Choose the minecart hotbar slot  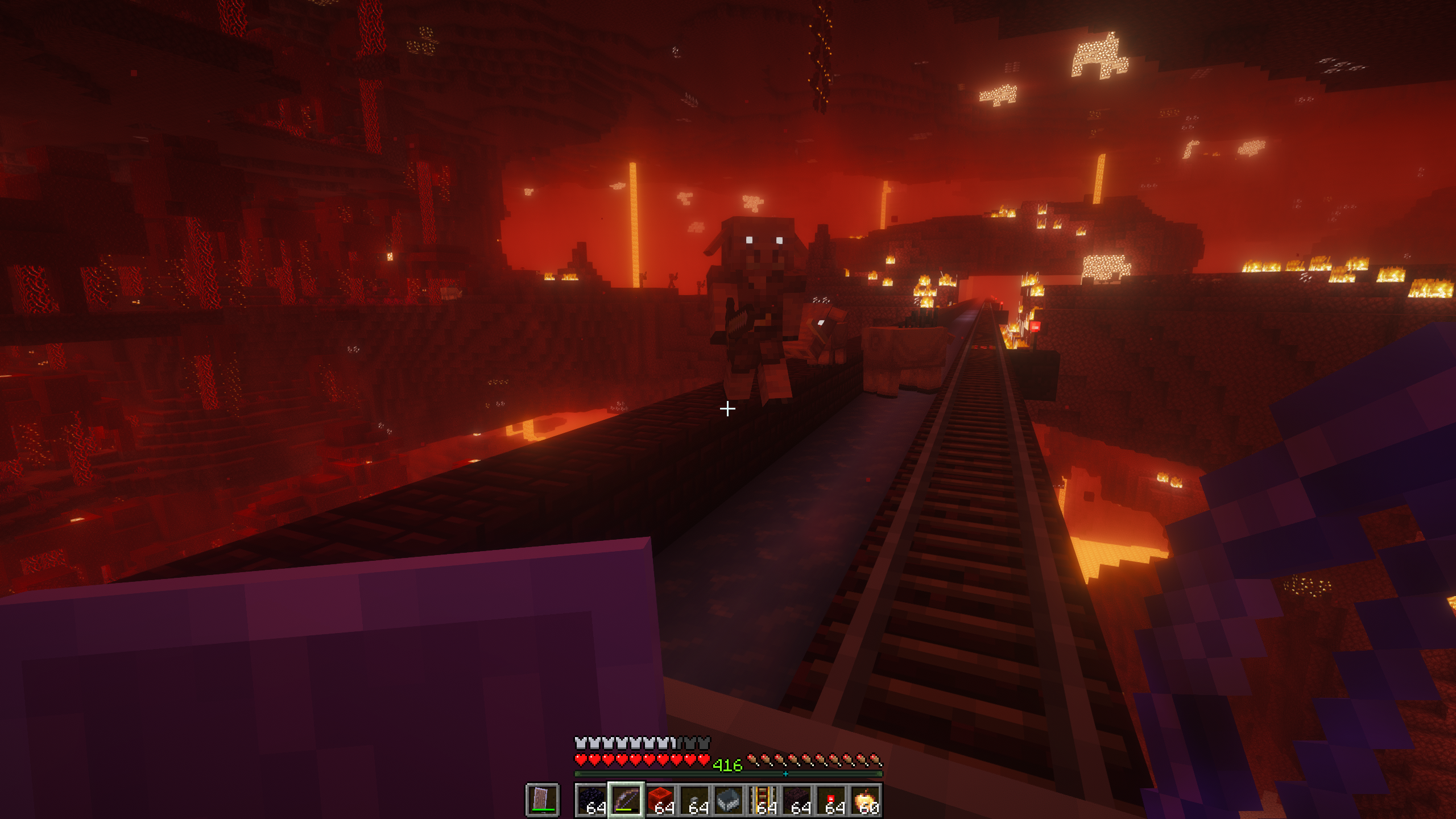(x=728, y=800)
